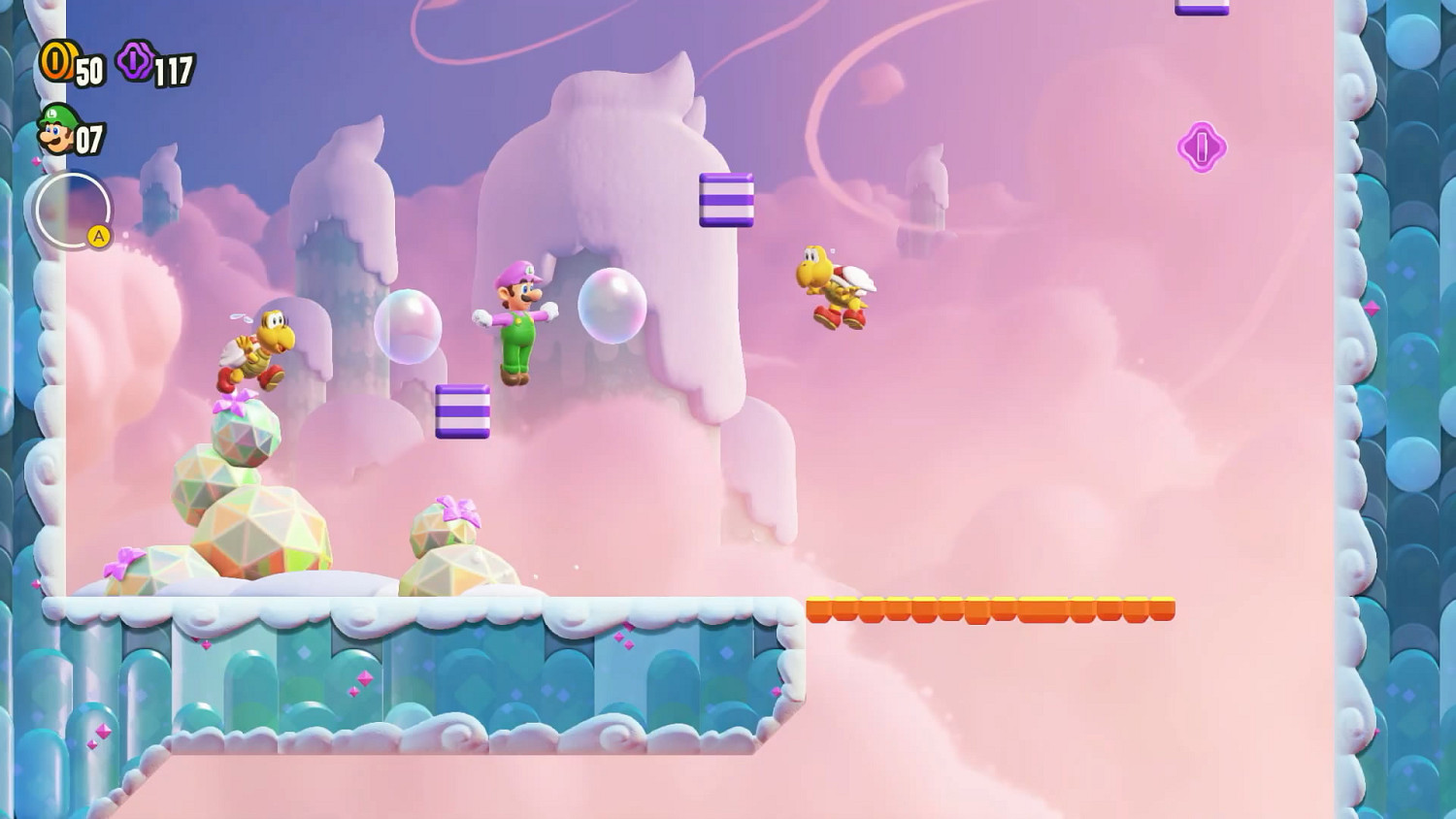Click the orange brick platform

tap(990, 606)
